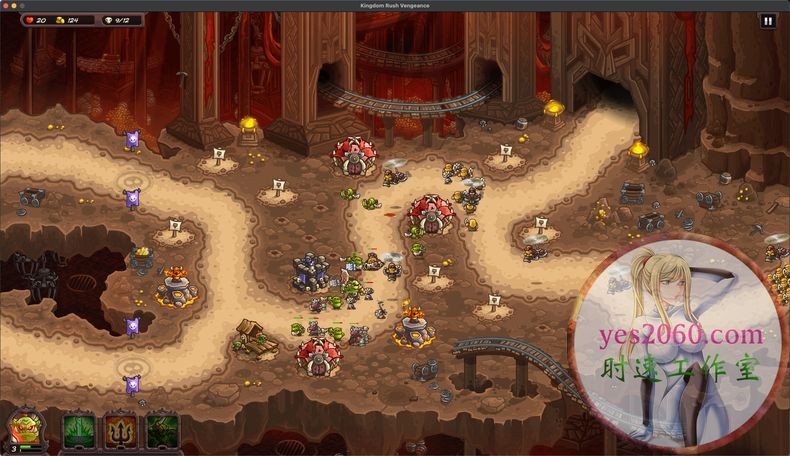Pause the game
Image resolution: width=790 pixels, height=456 pixels.
tap(768, 20)
